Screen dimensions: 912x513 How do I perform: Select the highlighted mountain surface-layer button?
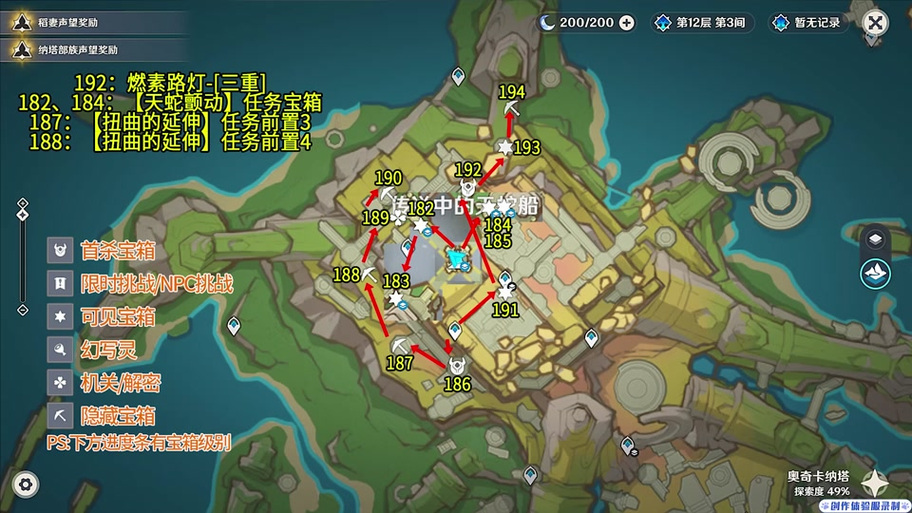pyautogui.click(x=874, y=273)
